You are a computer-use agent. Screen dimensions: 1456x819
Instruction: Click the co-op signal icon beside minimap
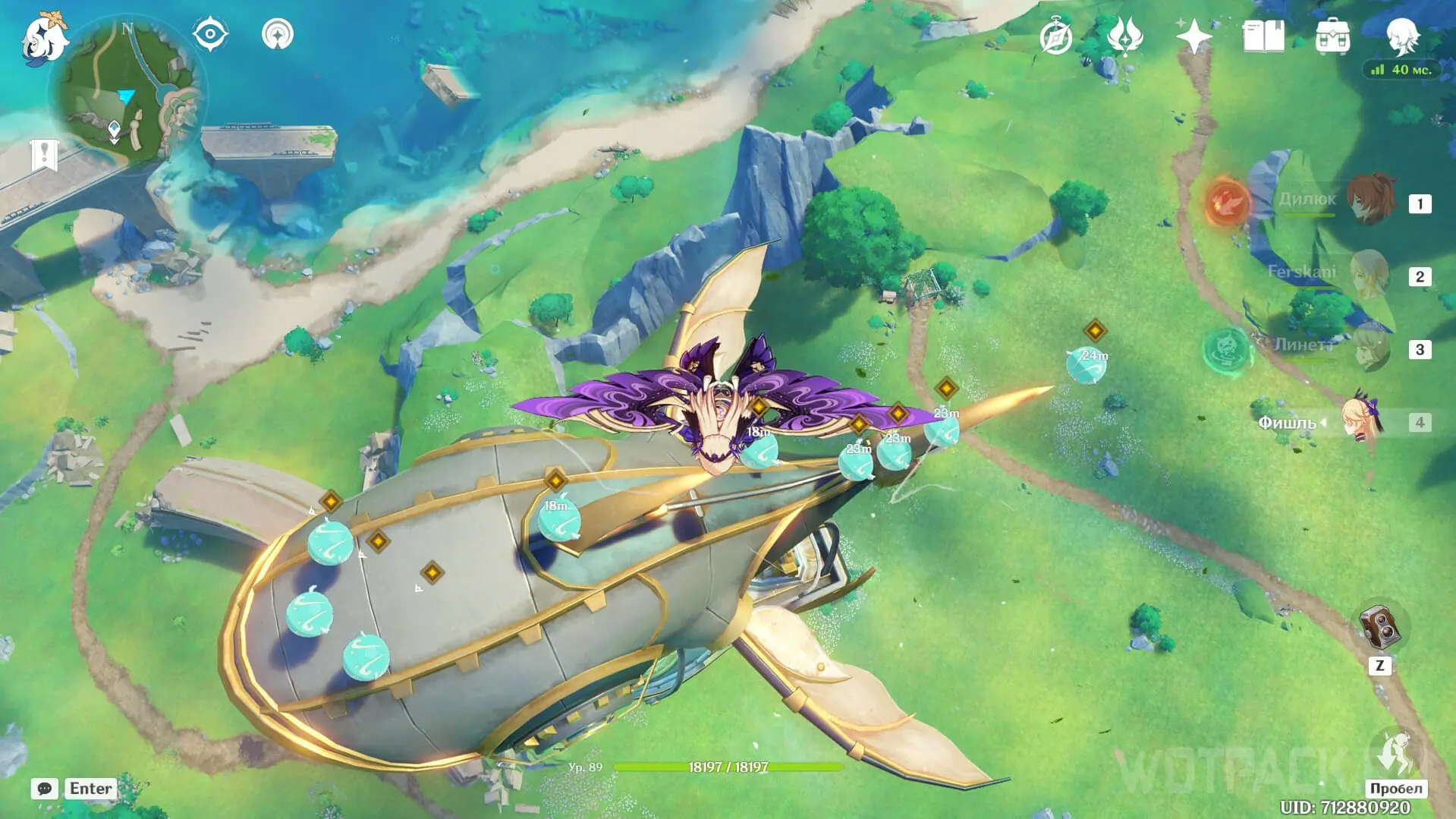[278, 34]
